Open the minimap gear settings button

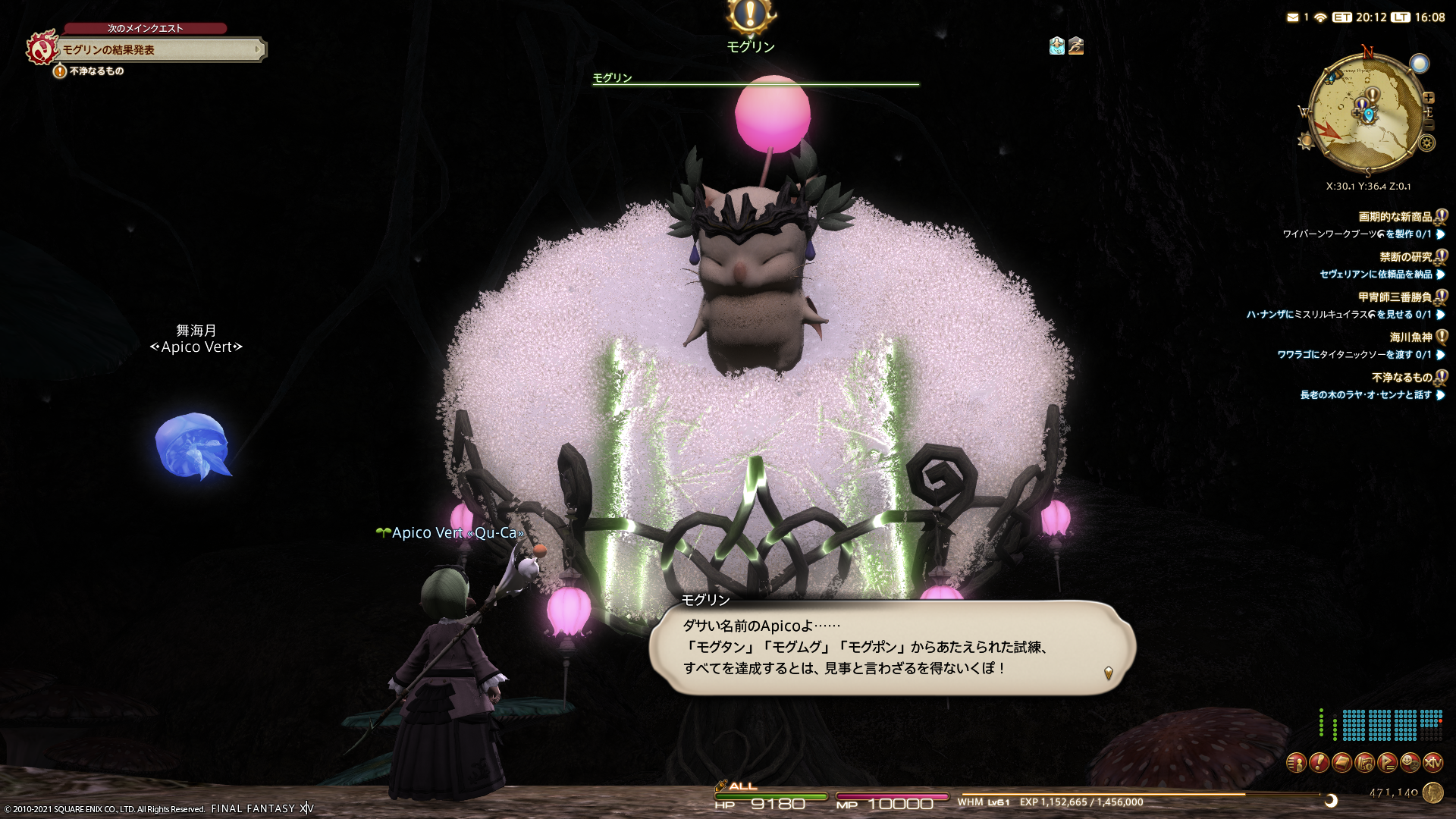point(1426,143)
